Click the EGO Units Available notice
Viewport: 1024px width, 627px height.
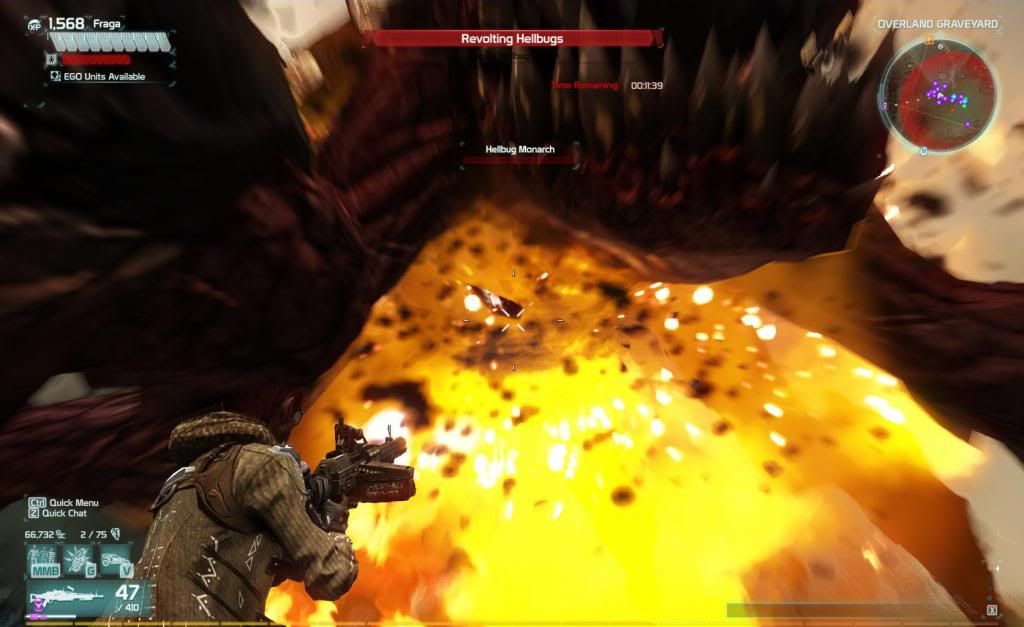[98, 76]
